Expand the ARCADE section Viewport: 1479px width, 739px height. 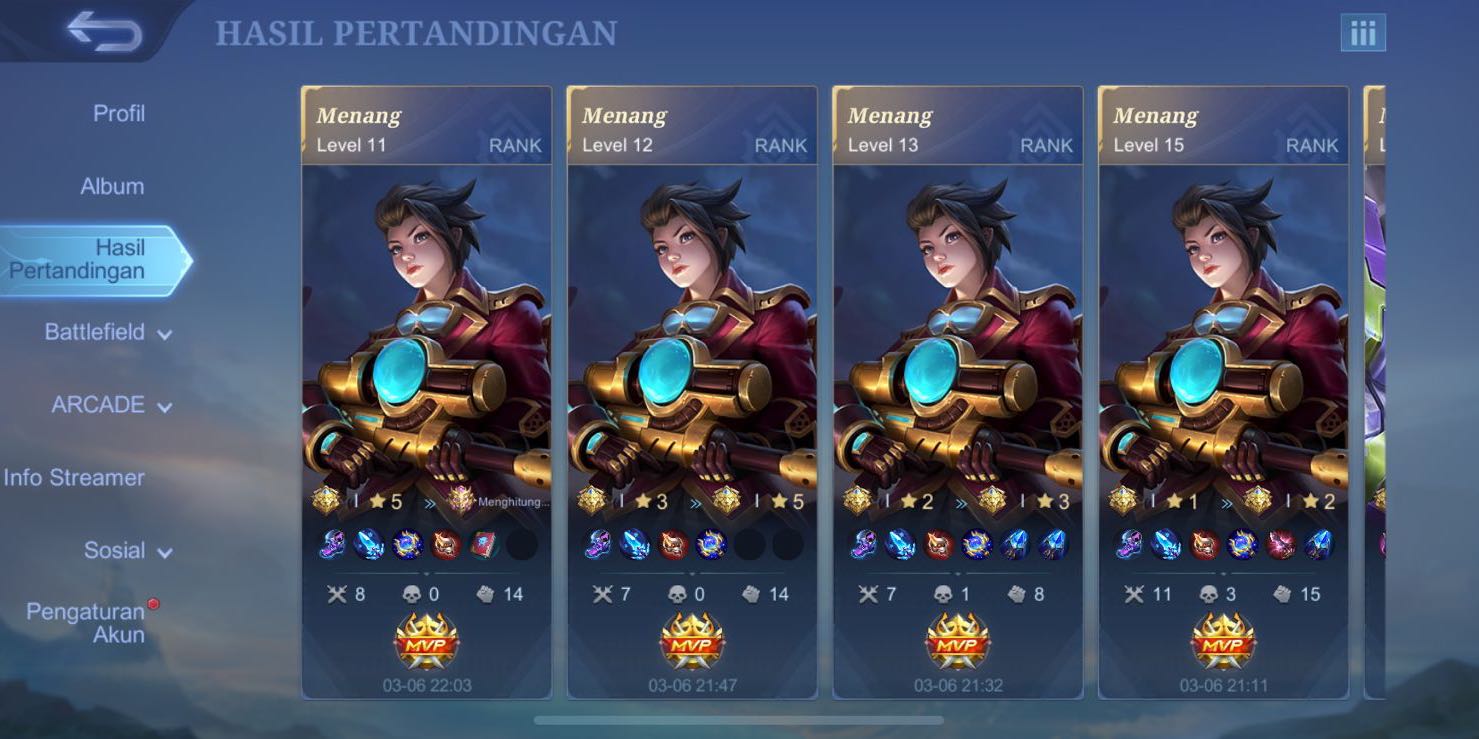click(100, 405)
